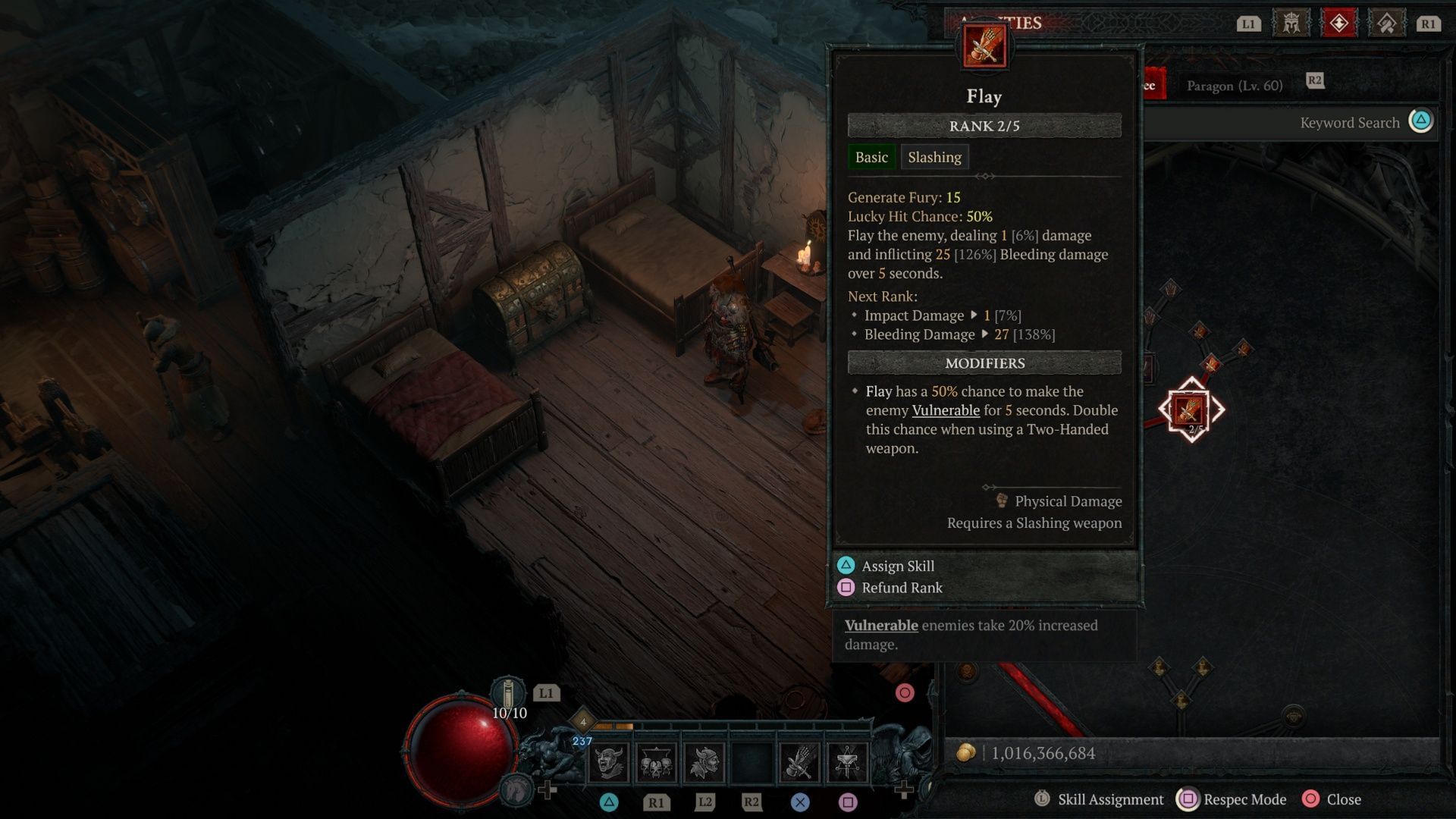The height and width of the screenshot is (819, 1456).
Task: Open the helmet character tab
Action: tap(1291, 24)
